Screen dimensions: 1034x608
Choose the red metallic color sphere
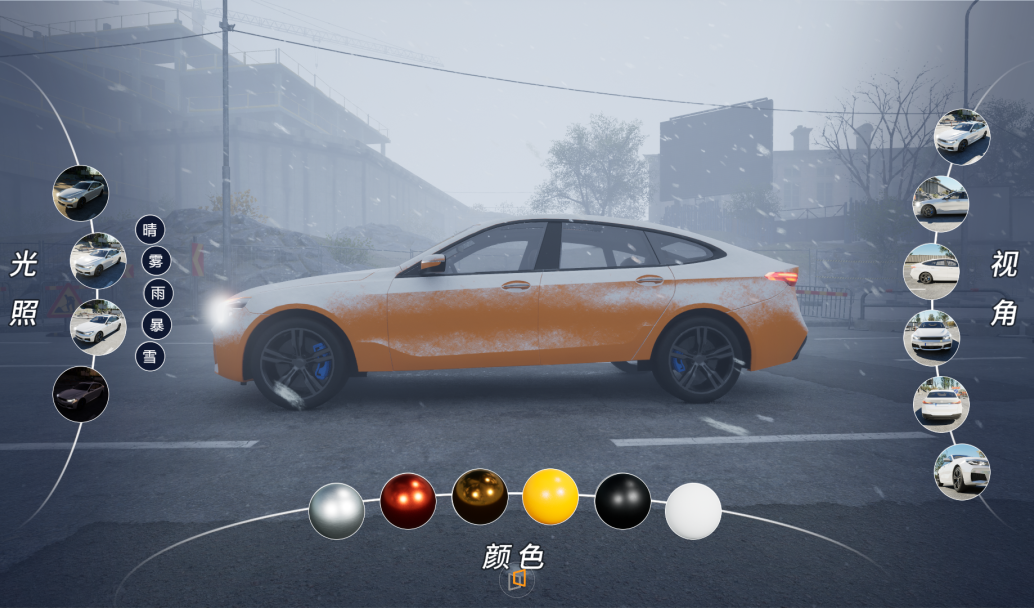point(408,501)
